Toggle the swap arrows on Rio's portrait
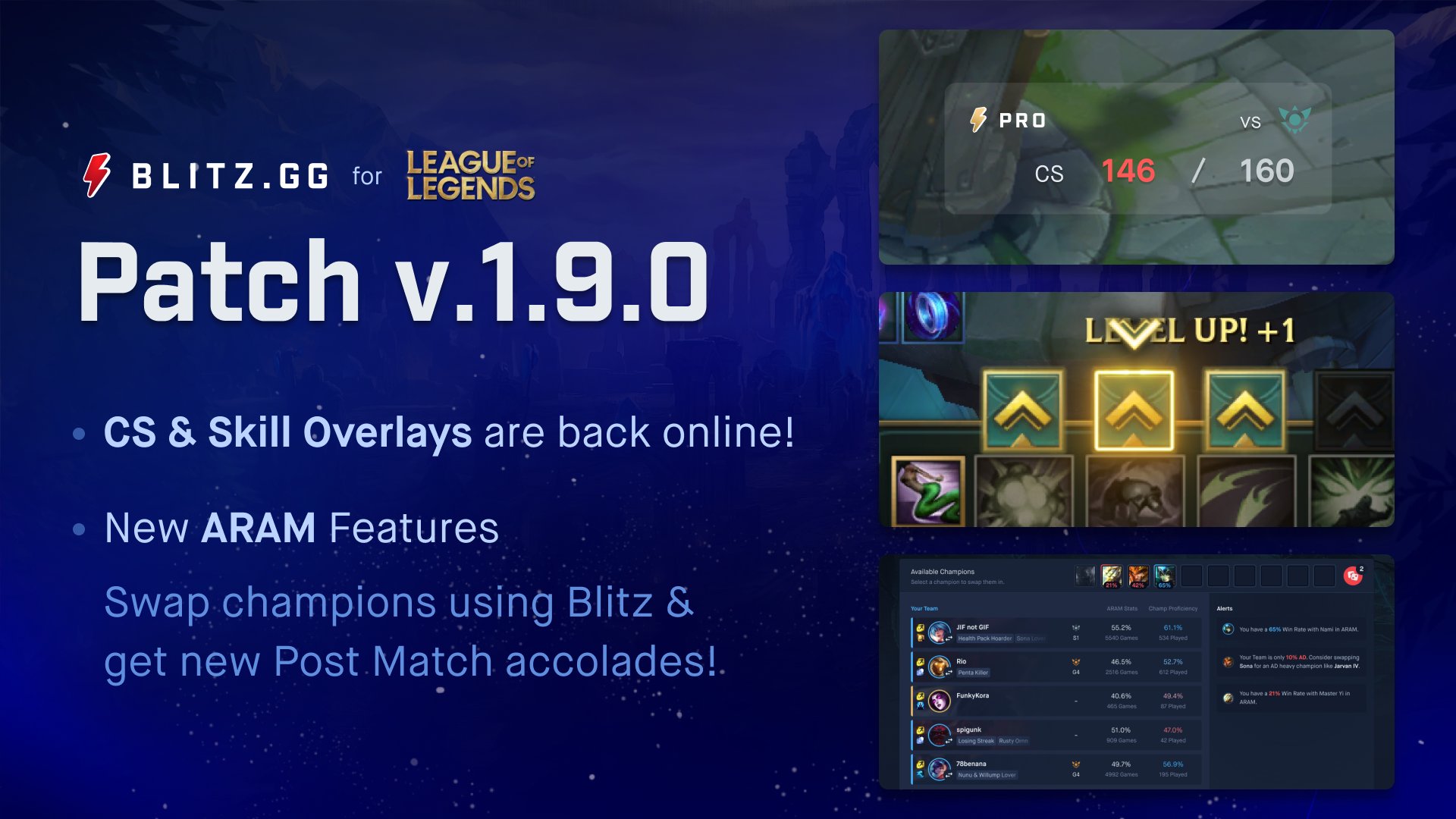The width and height of the screenshot is (1456, 819). [x=948, y=673]
